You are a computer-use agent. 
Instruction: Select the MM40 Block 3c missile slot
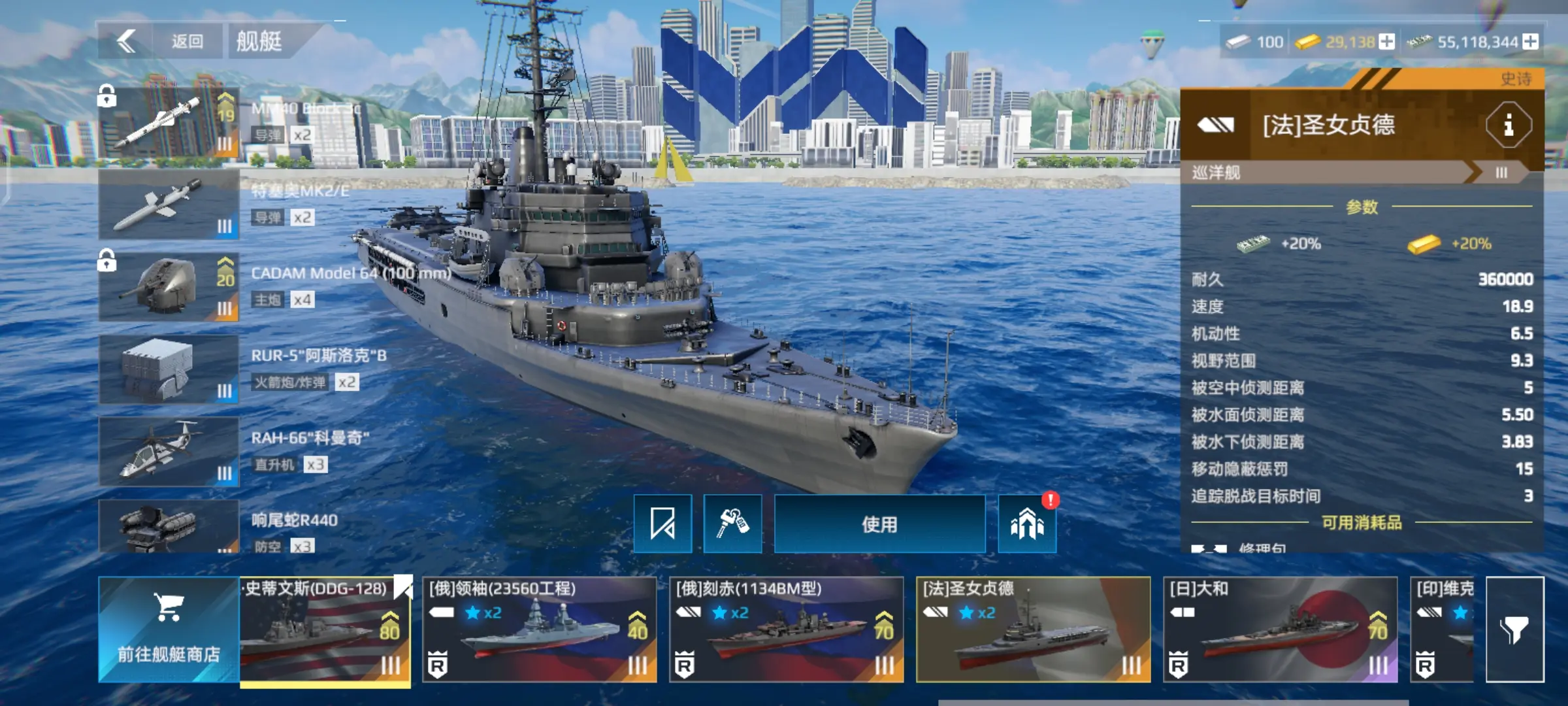tap(169, 122)
